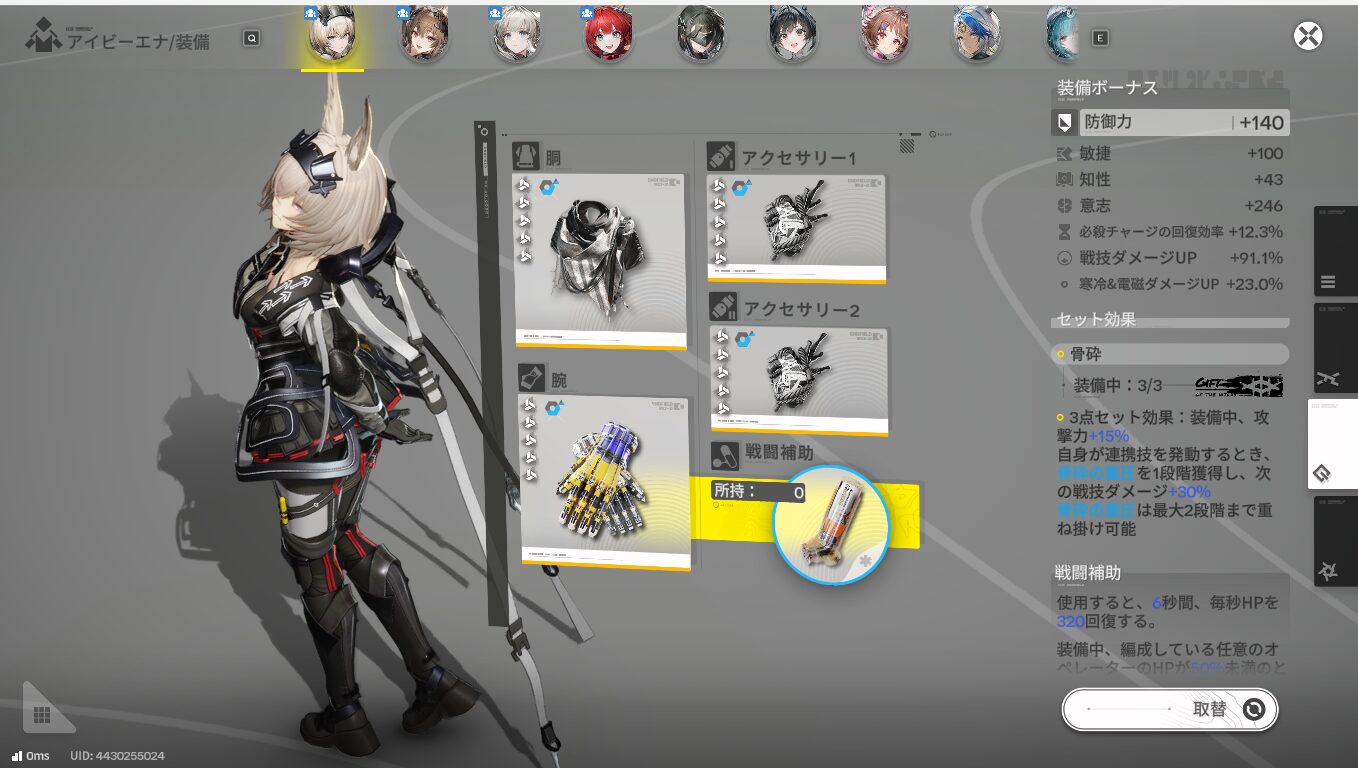Screen dimensions: 1358x768
Task: Select the 胴 body armor slot
Action: pyautogui.click(x=599, y=260)
